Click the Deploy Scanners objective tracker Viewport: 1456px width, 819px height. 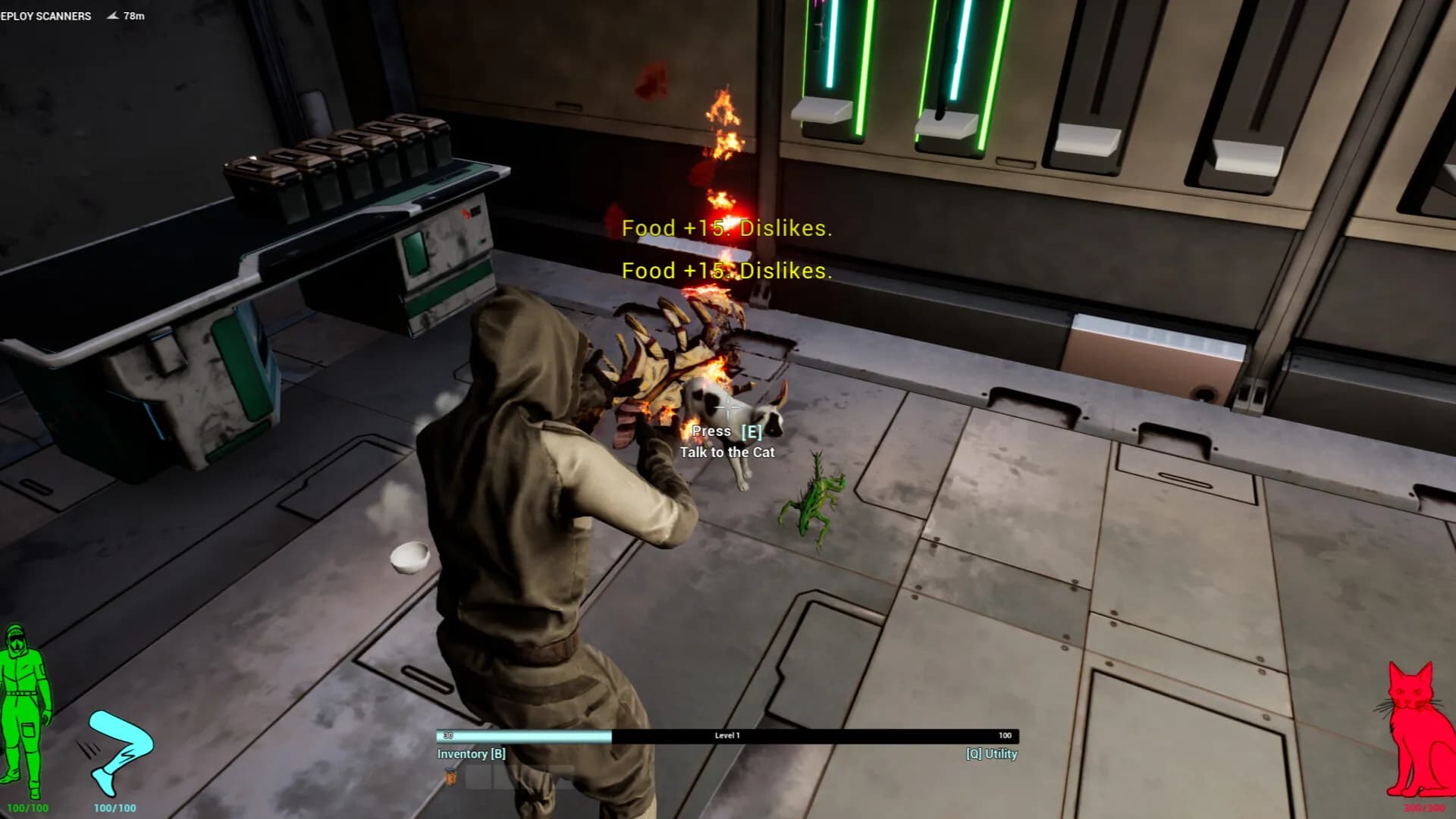point(45,16)
